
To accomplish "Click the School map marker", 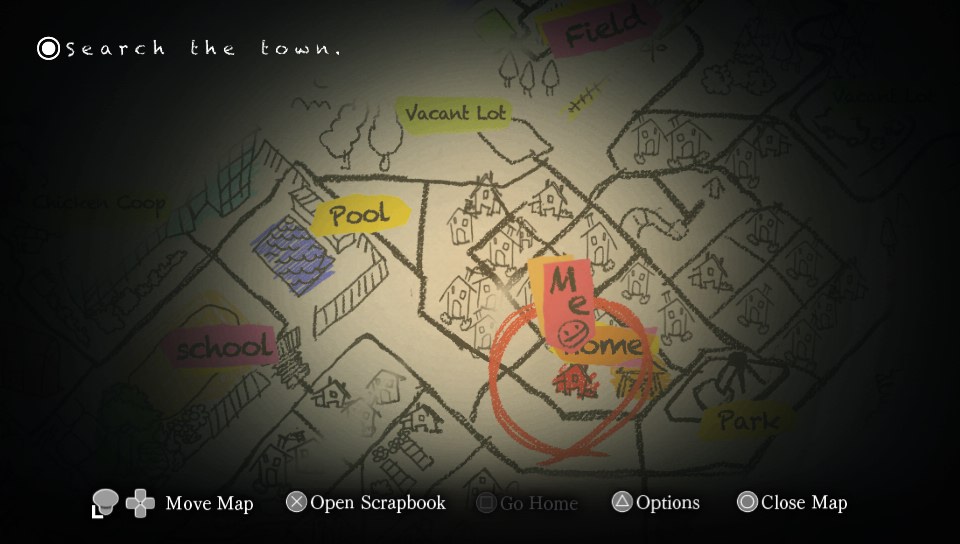I will 224,348.
